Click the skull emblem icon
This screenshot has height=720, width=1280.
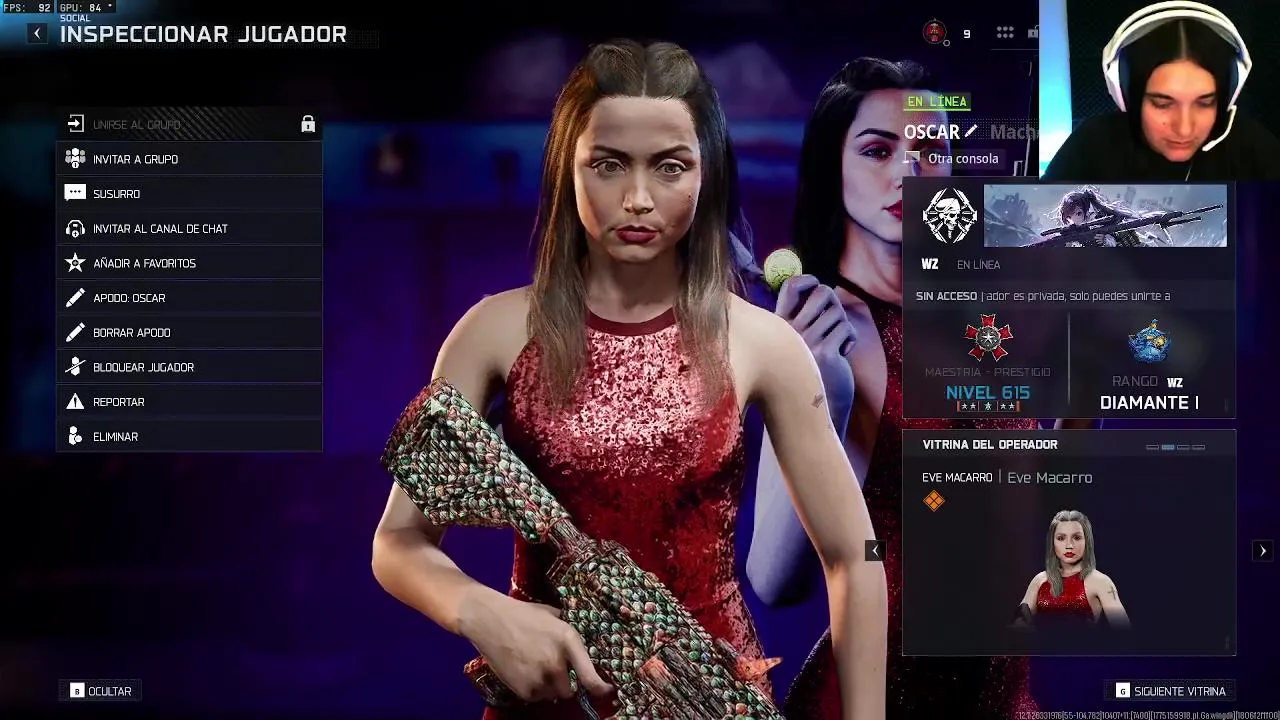point(949,215)
